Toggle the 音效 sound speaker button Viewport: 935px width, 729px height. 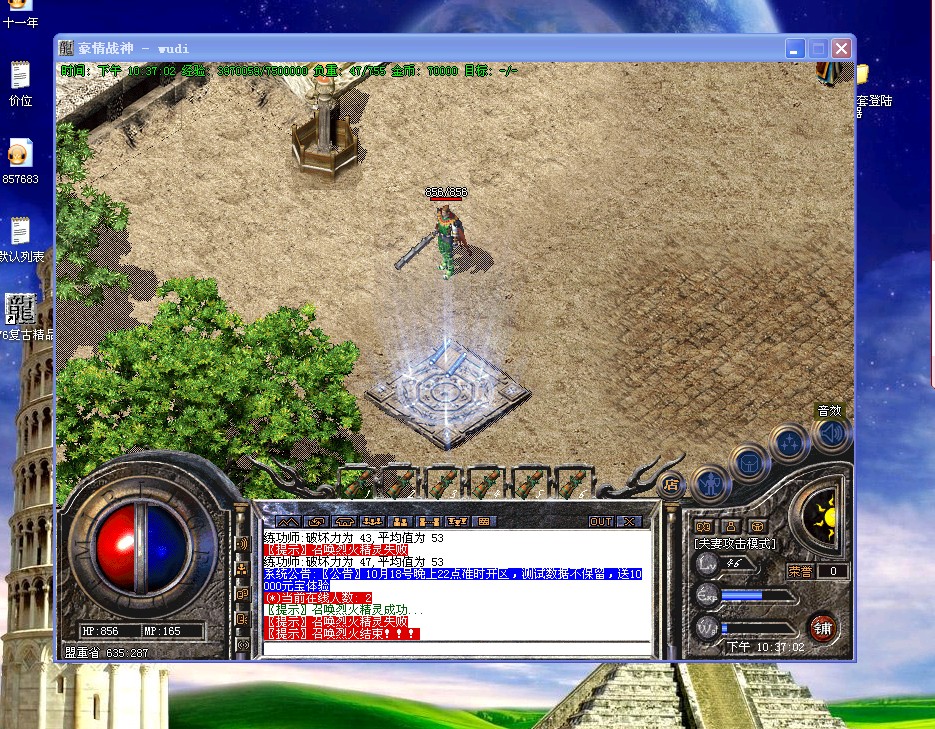click(x=830, y=433)
